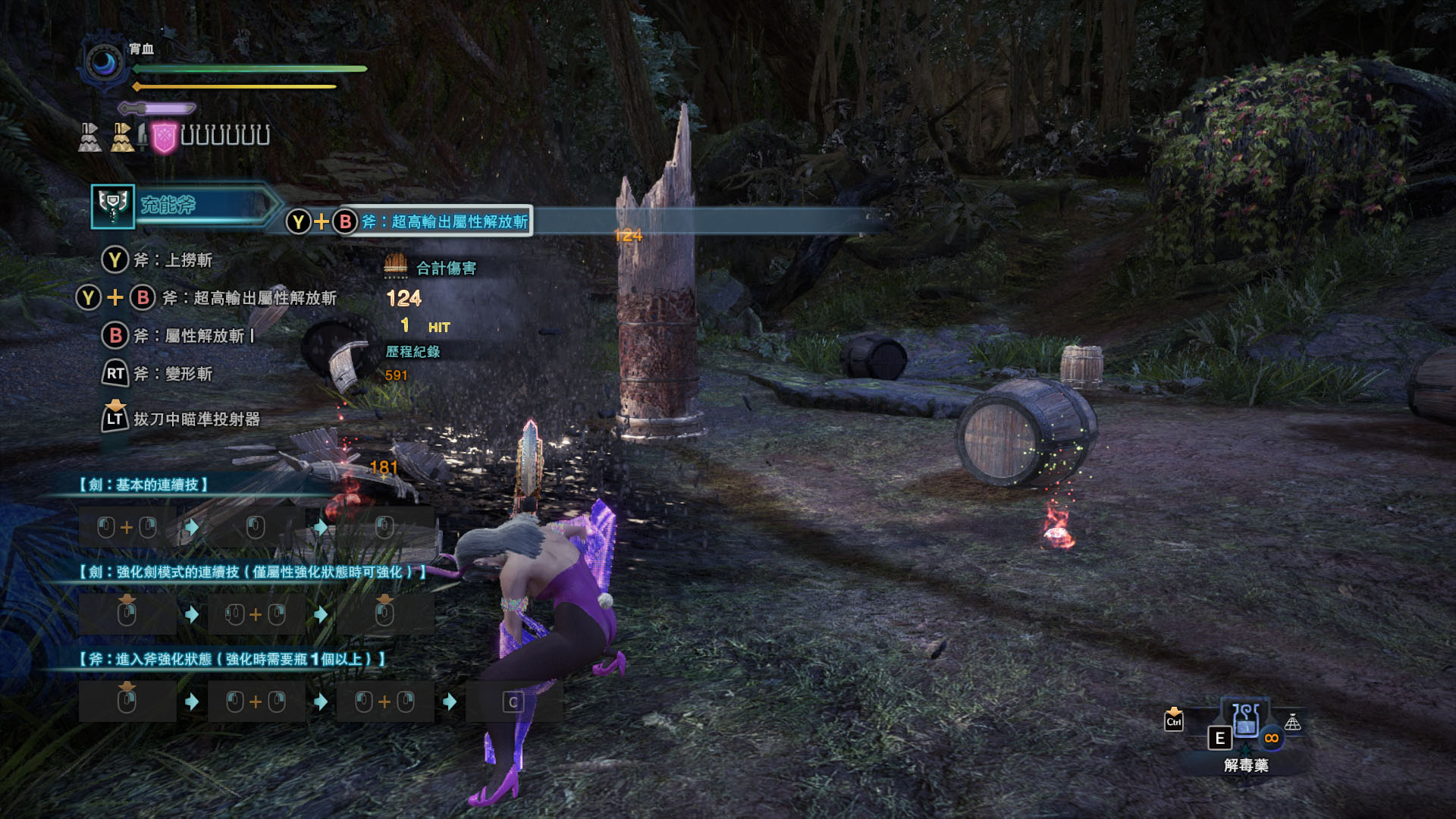Select the next item on the item bar
Viewport: 1456px width, 819px height.
point(1292,723)
